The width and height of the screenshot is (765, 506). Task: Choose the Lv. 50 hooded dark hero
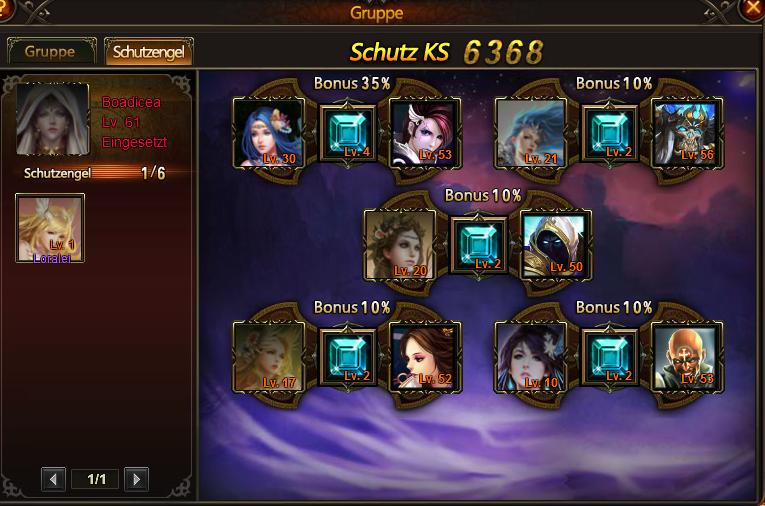tap(555, 245)
